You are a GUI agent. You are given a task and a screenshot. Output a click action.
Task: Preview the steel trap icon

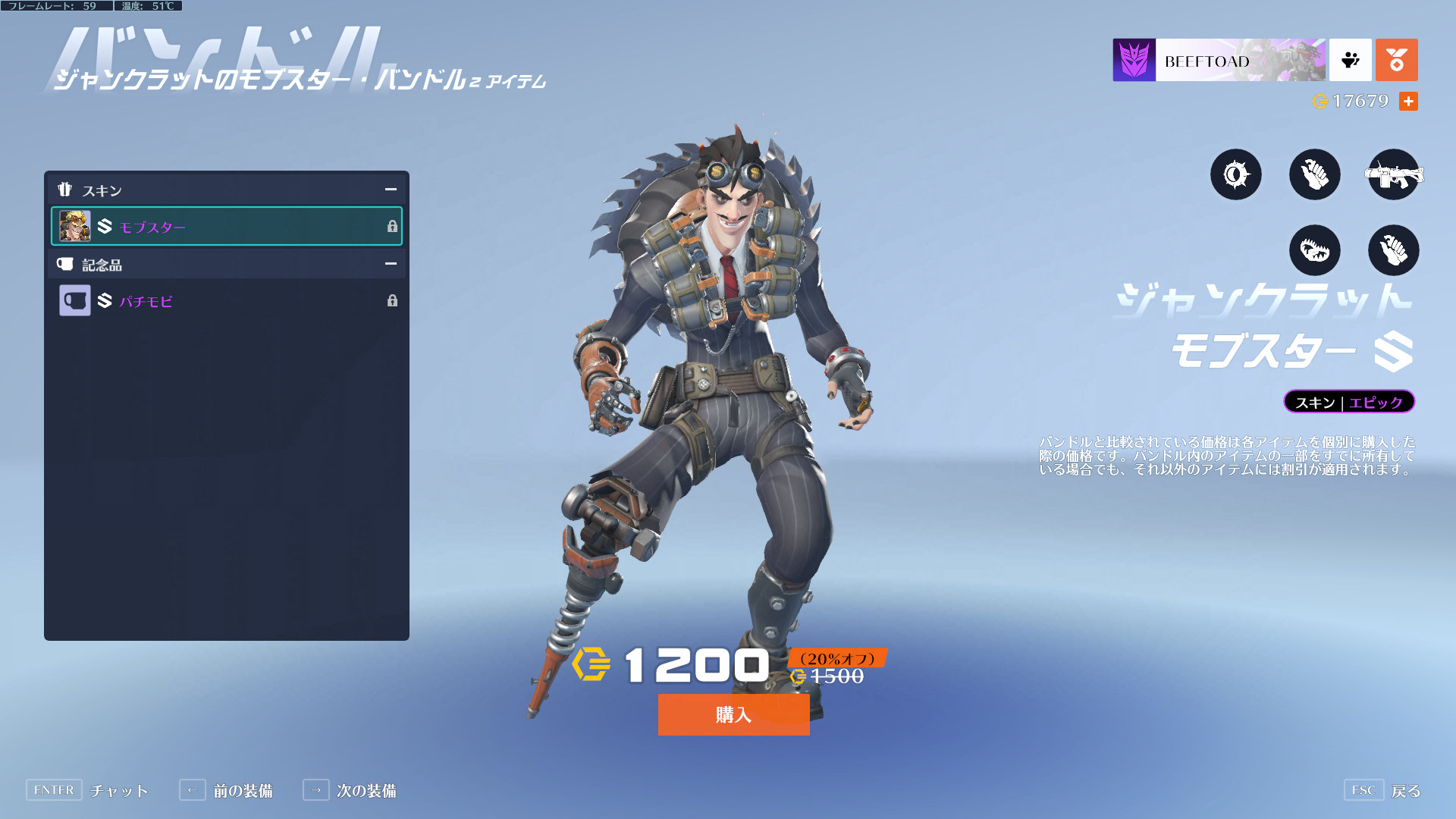(x=1314, y=250)
